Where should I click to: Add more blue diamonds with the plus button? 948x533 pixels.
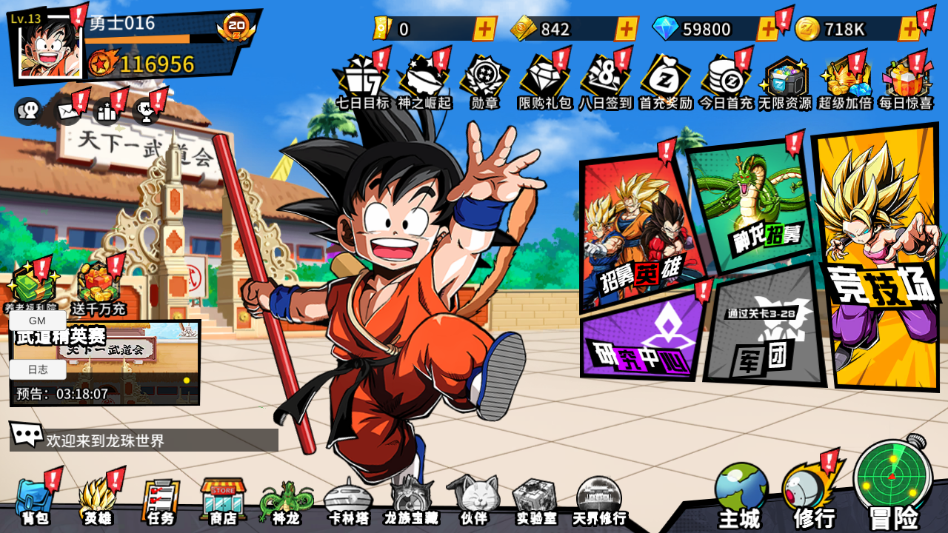[x=767, y=29]
